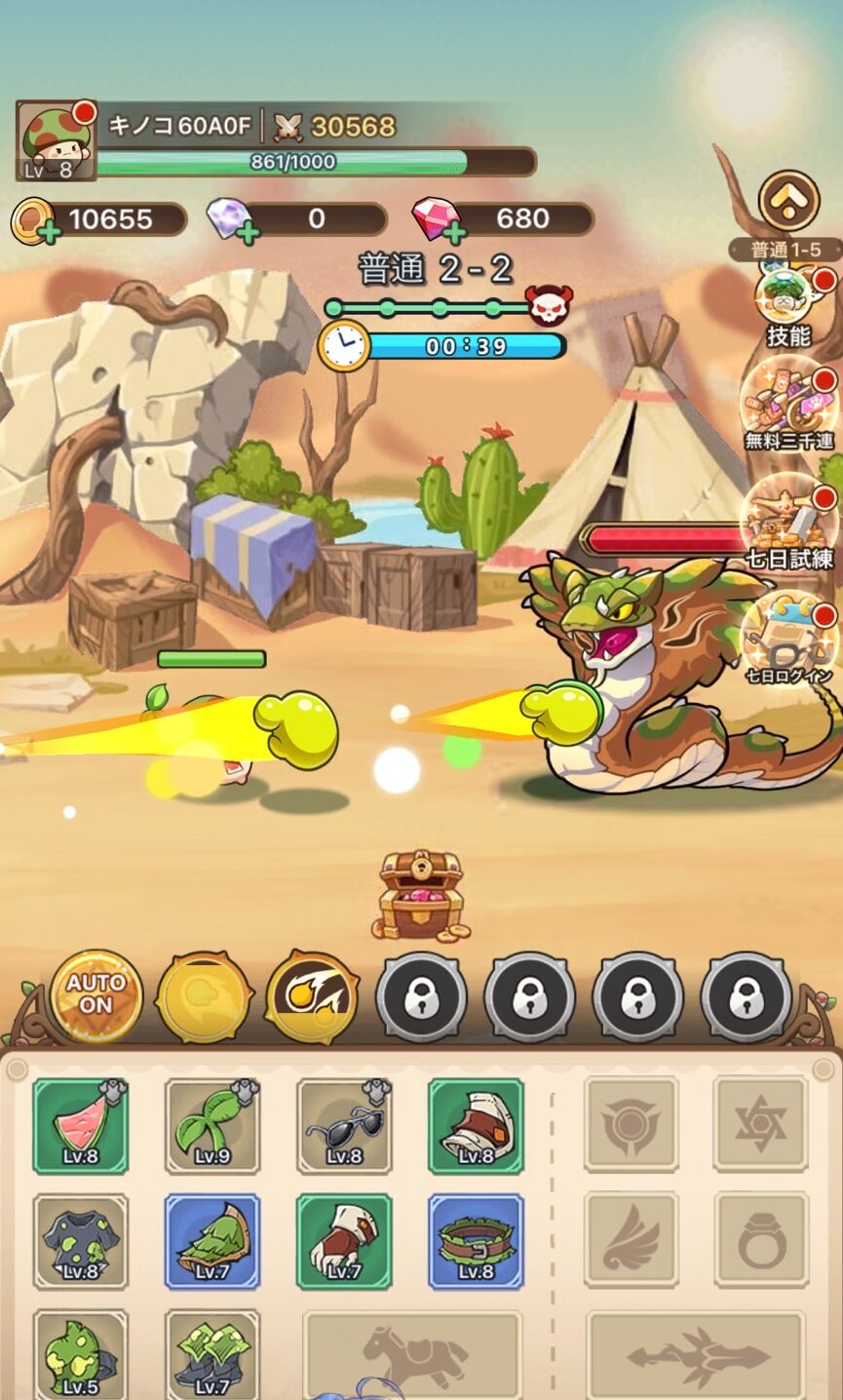The width and height of the screenshot is (843, 1400).
Task: Select the white glove equipment slot
Action: pos(344,1241)
